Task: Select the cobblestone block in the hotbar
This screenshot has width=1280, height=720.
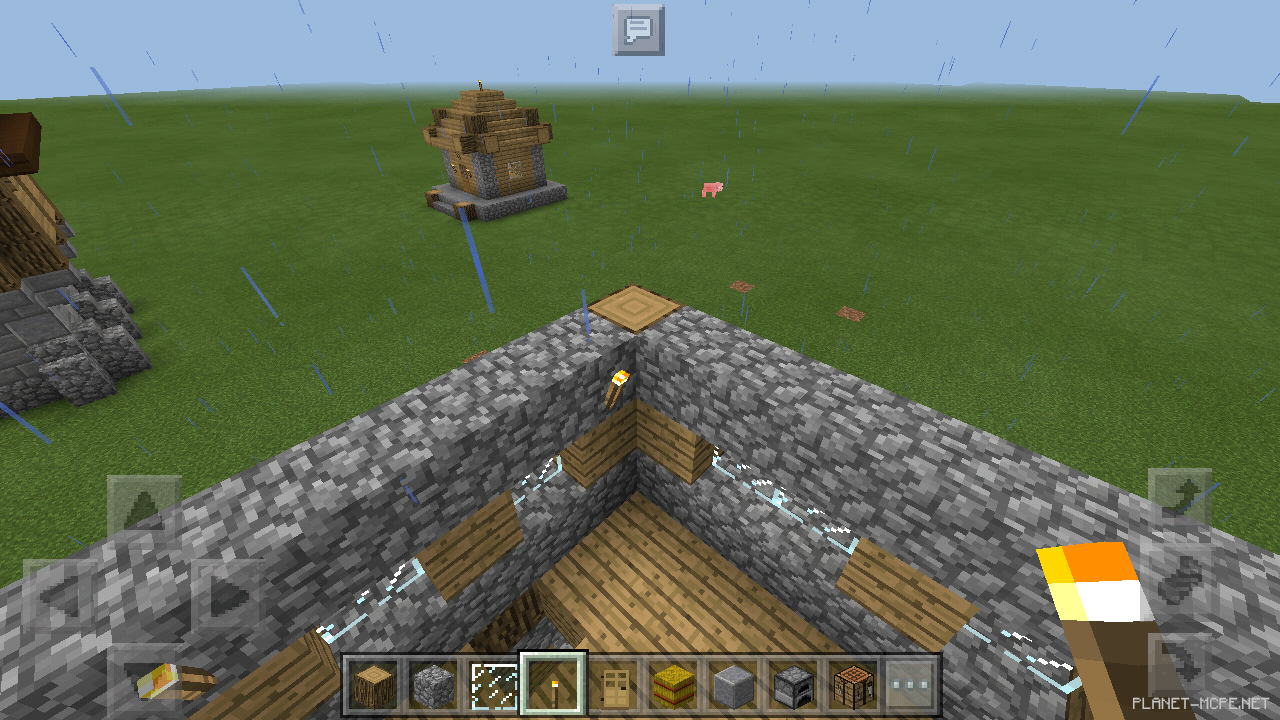Action: (x=430, y=684)
